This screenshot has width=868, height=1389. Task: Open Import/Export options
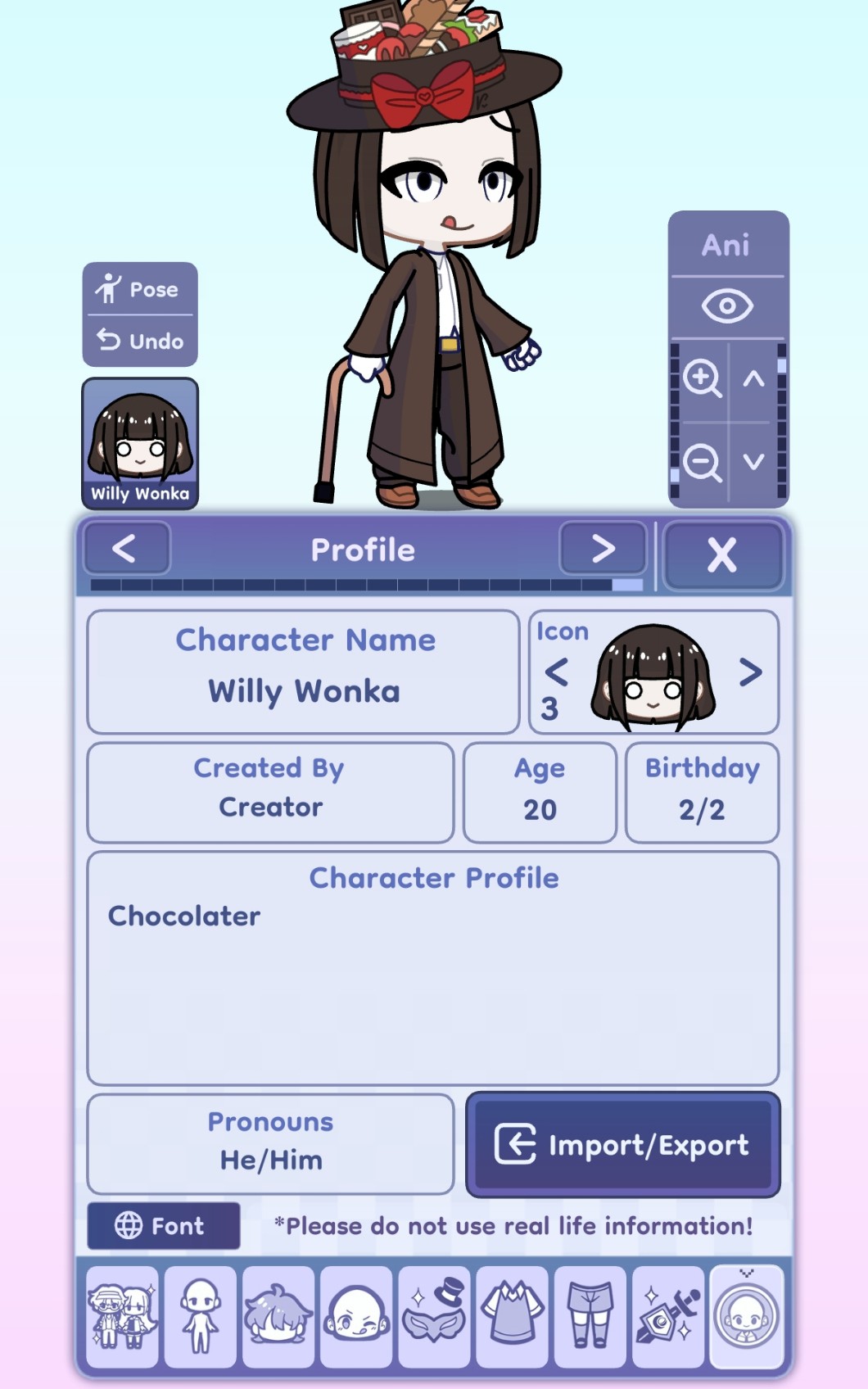[x=622, y=1144]
